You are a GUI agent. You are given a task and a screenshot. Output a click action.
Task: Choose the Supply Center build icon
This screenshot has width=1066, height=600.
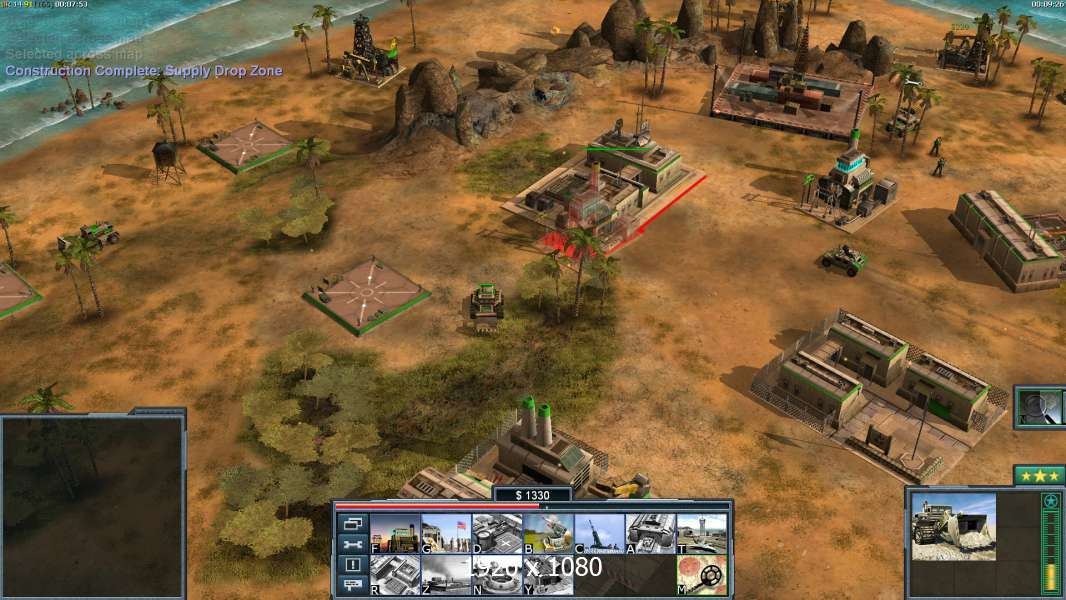click(x=497, y=533)
